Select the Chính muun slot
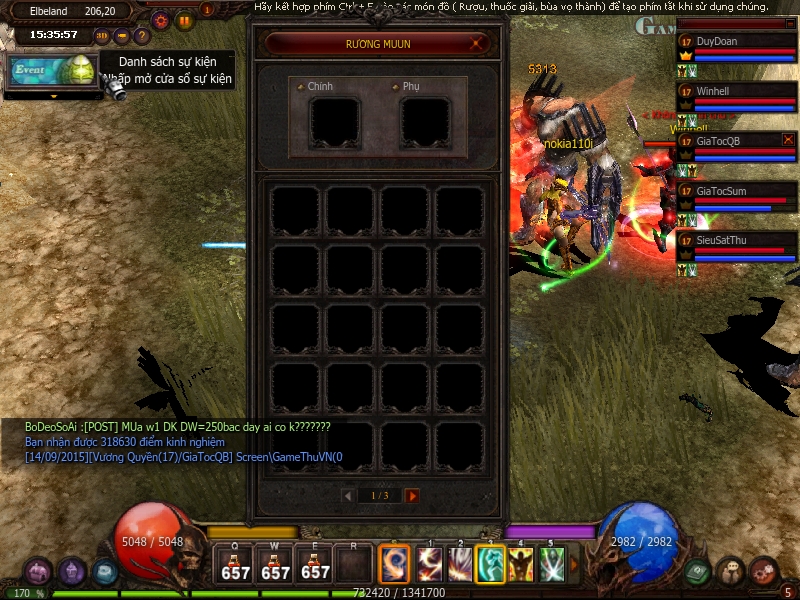800x600 pixels. point(335,122)
